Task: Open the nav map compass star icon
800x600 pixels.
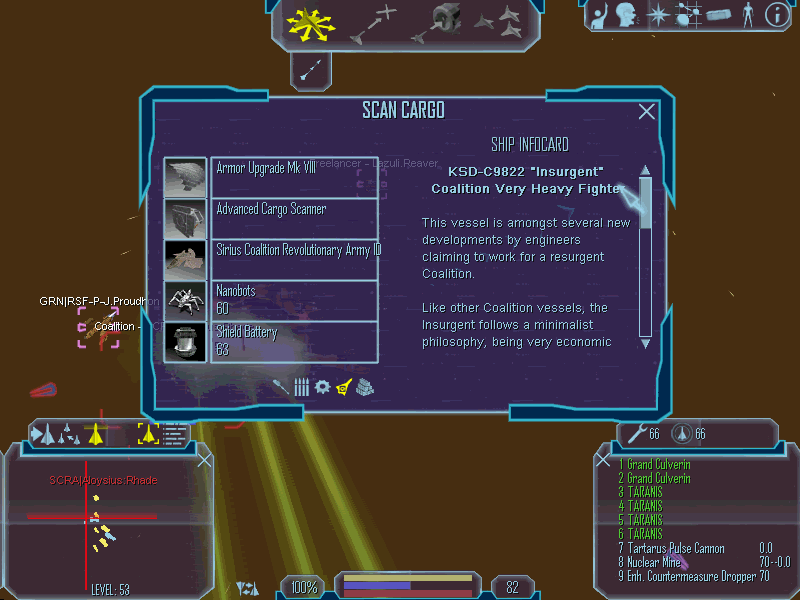Action: [658, 14]
